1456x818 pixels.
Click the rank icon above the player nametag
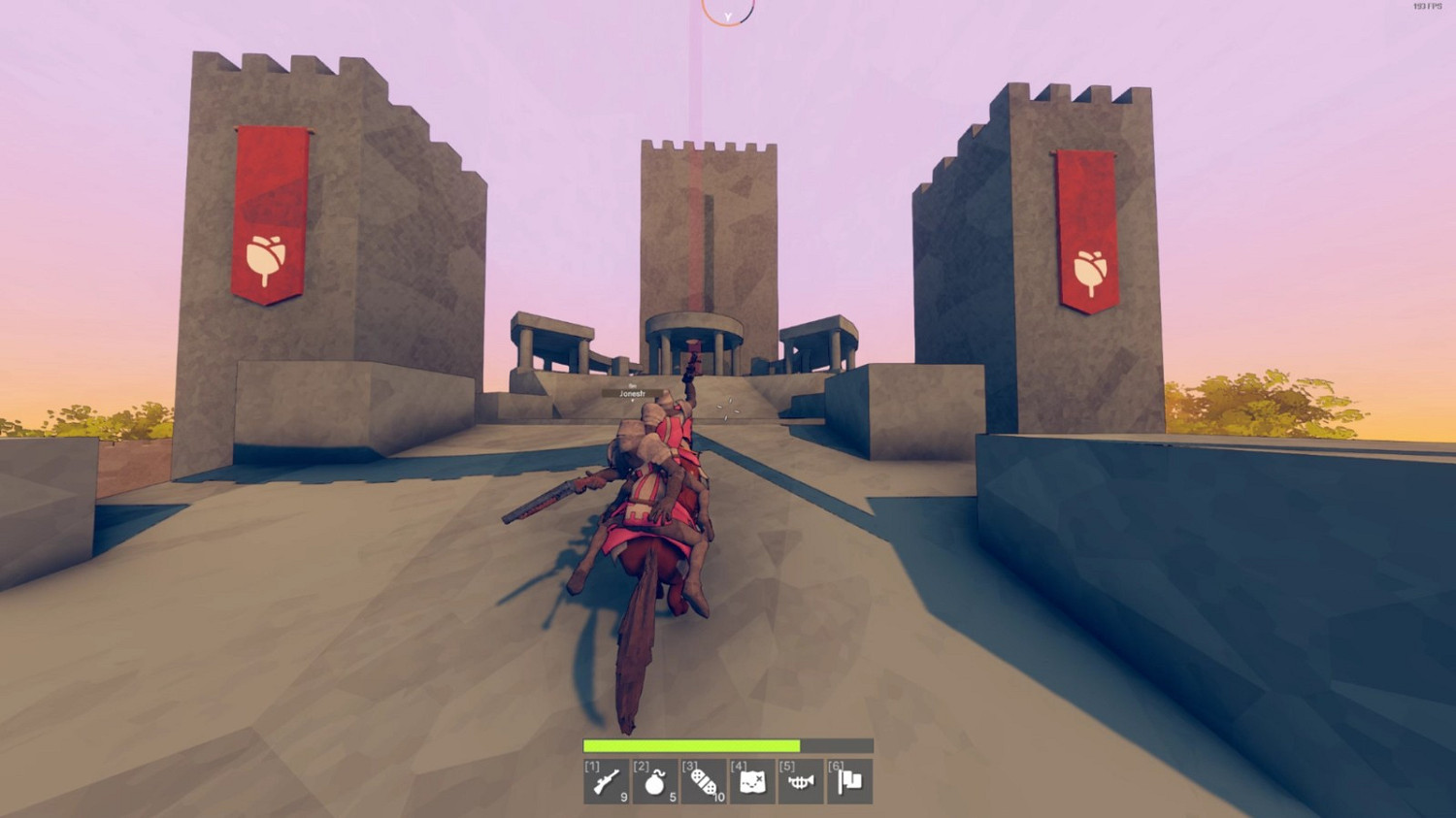pos(633,385)
